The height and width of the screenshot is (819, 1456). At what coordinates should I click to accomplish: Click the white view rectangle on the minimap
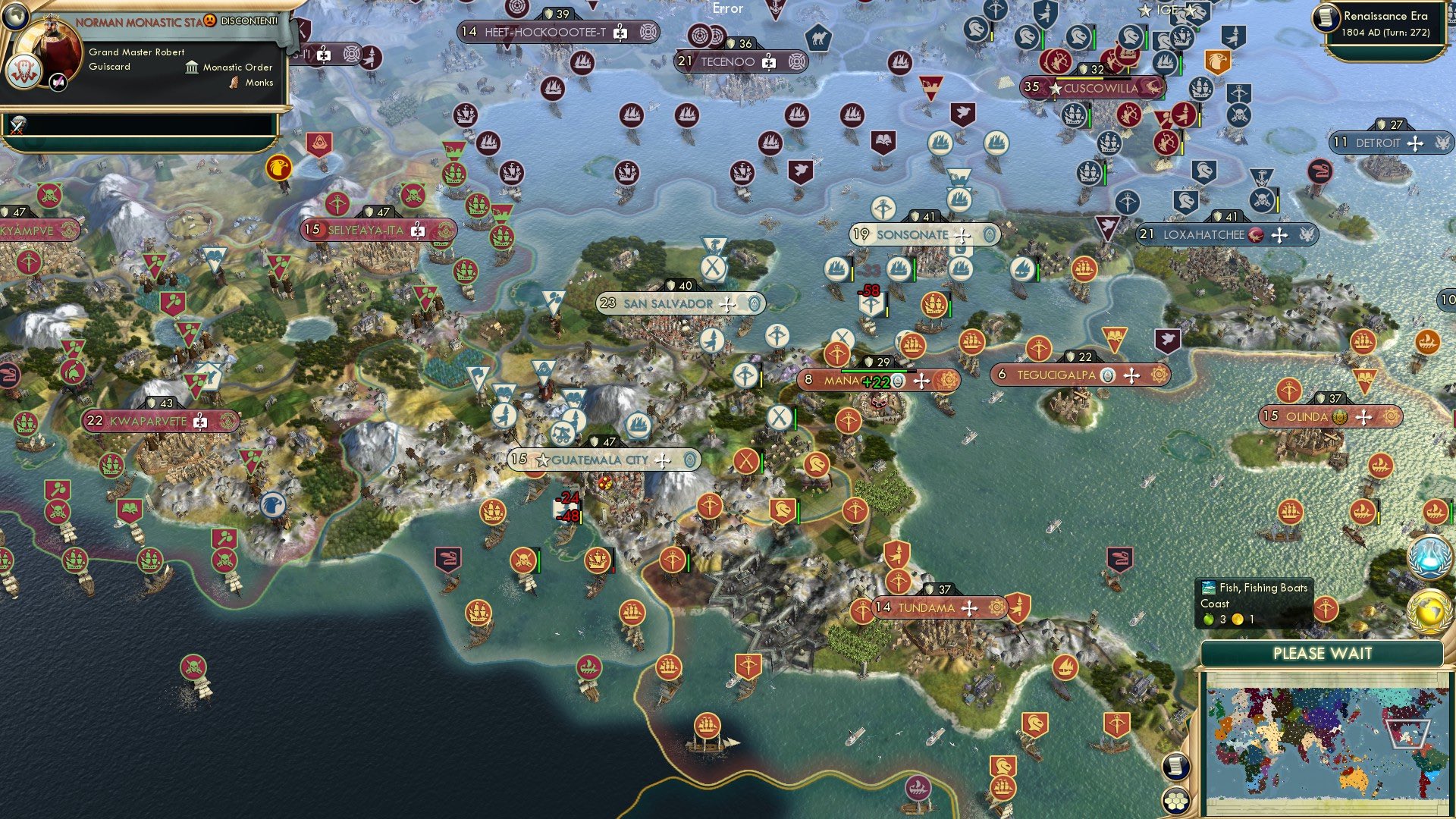1408,733
